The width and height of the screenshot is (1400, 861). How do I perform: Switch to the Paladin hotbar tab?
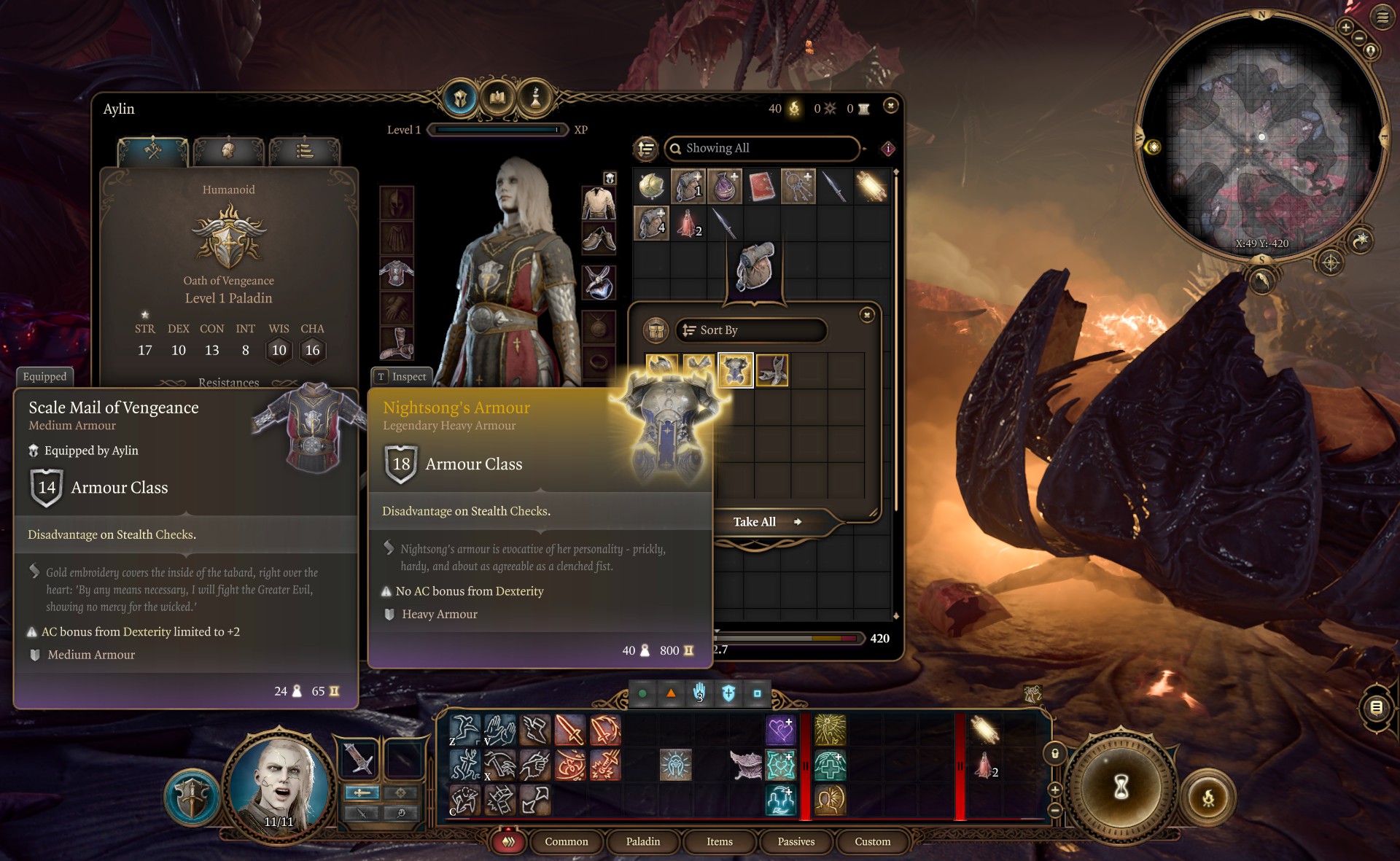(642, 841)
